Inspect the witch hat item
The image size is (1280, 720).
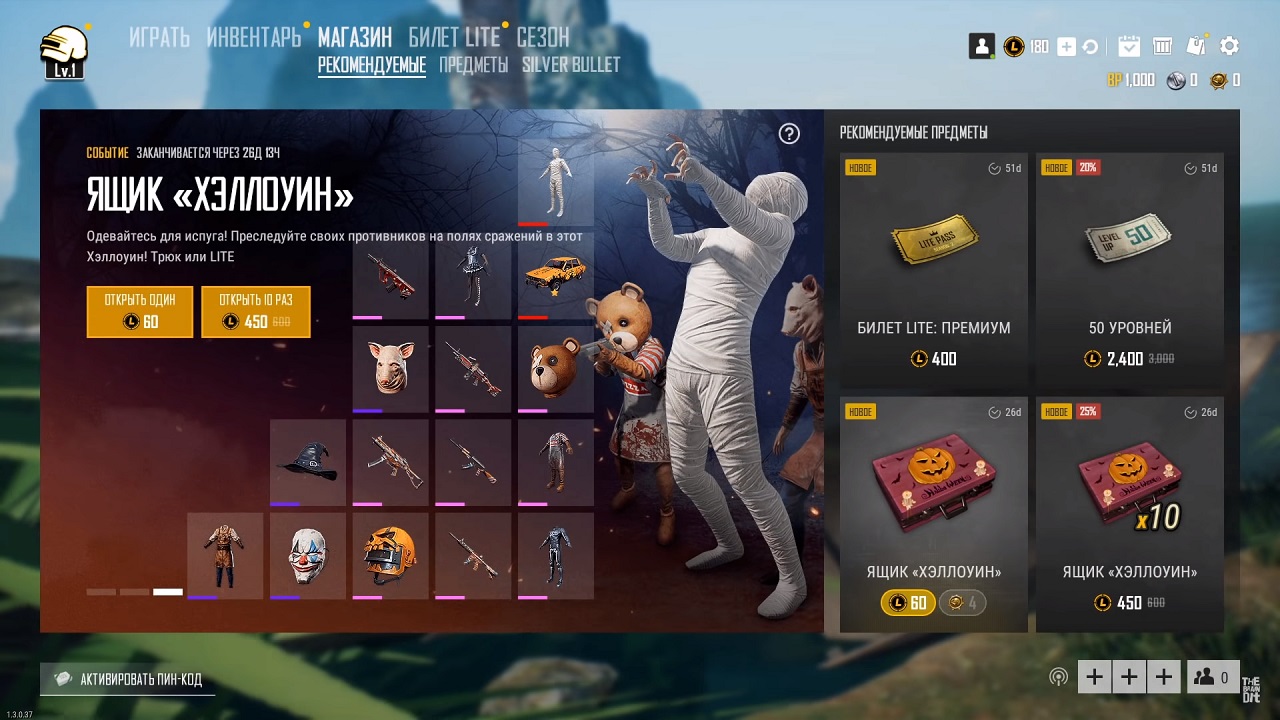click(x=308, y=462)
